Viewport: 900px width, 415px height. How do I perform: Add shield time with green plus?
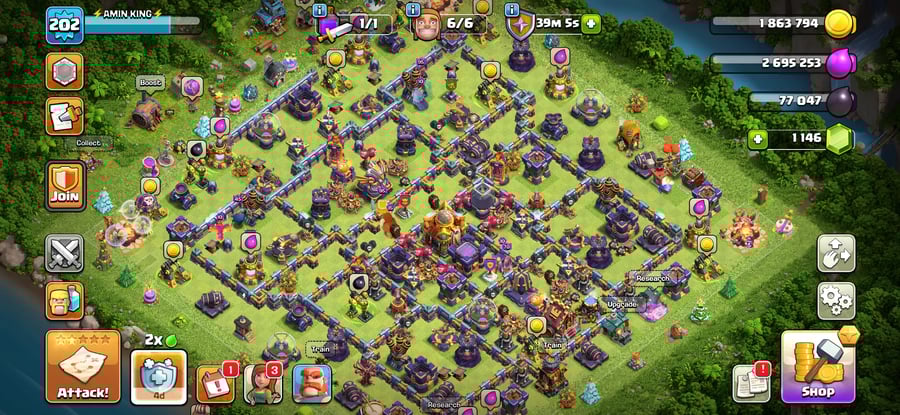pyautogui.click(x=592, y=22)
